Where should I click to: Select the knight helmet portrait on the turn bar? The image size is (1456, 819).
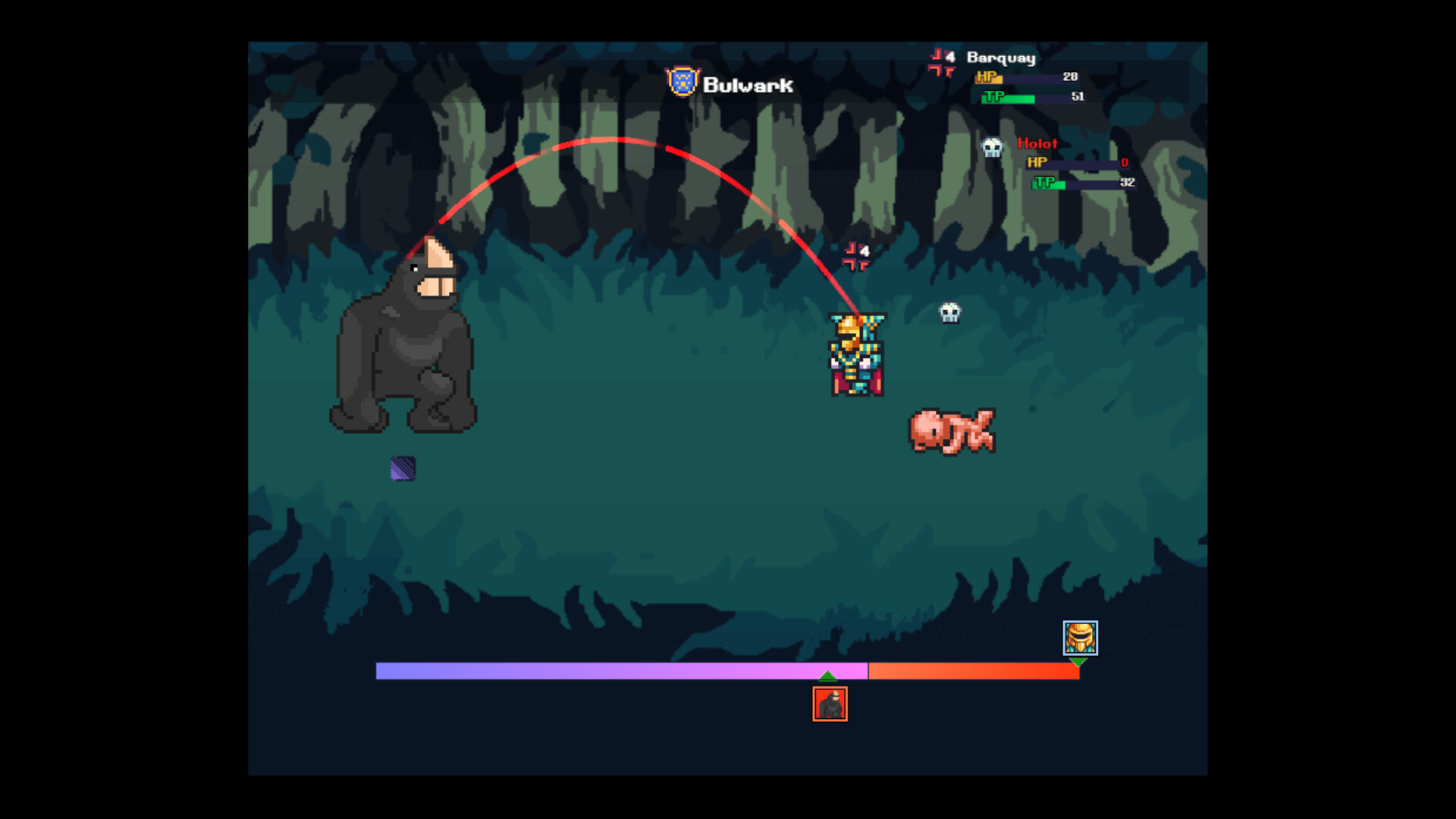point(1078,639)
